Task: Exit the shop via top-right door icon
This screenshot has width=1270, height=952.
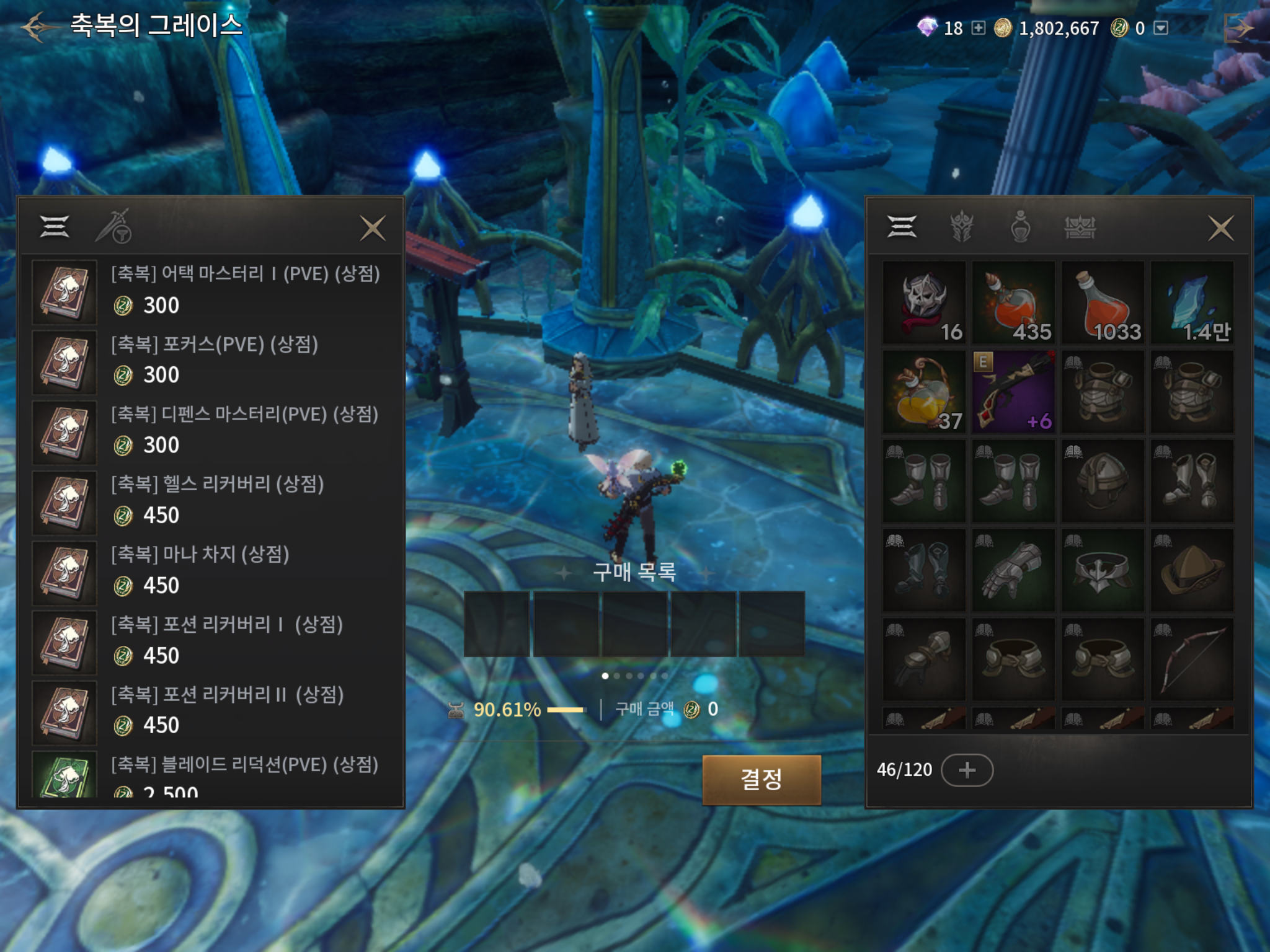Action: coord(1238,28)
